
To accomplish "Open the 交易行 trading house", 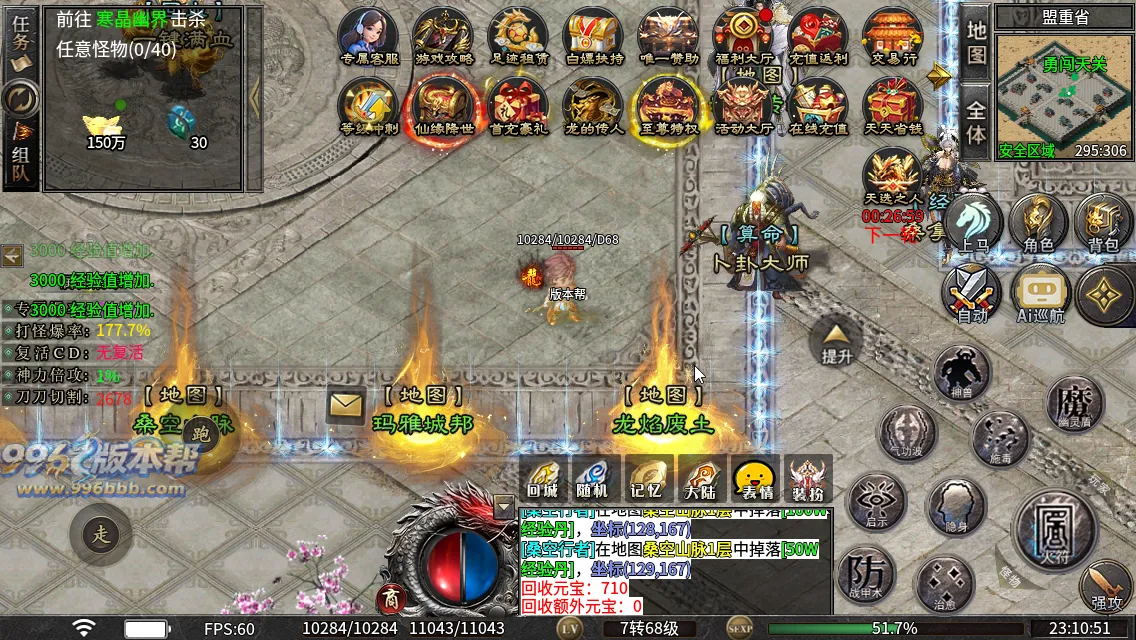I will coord(893,36).
